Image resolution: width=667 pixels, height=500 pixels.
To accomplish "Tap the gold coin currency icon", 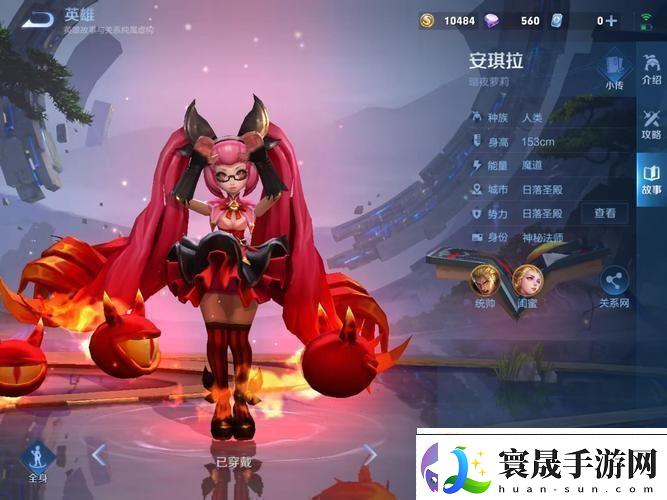I will coord(427,20).
